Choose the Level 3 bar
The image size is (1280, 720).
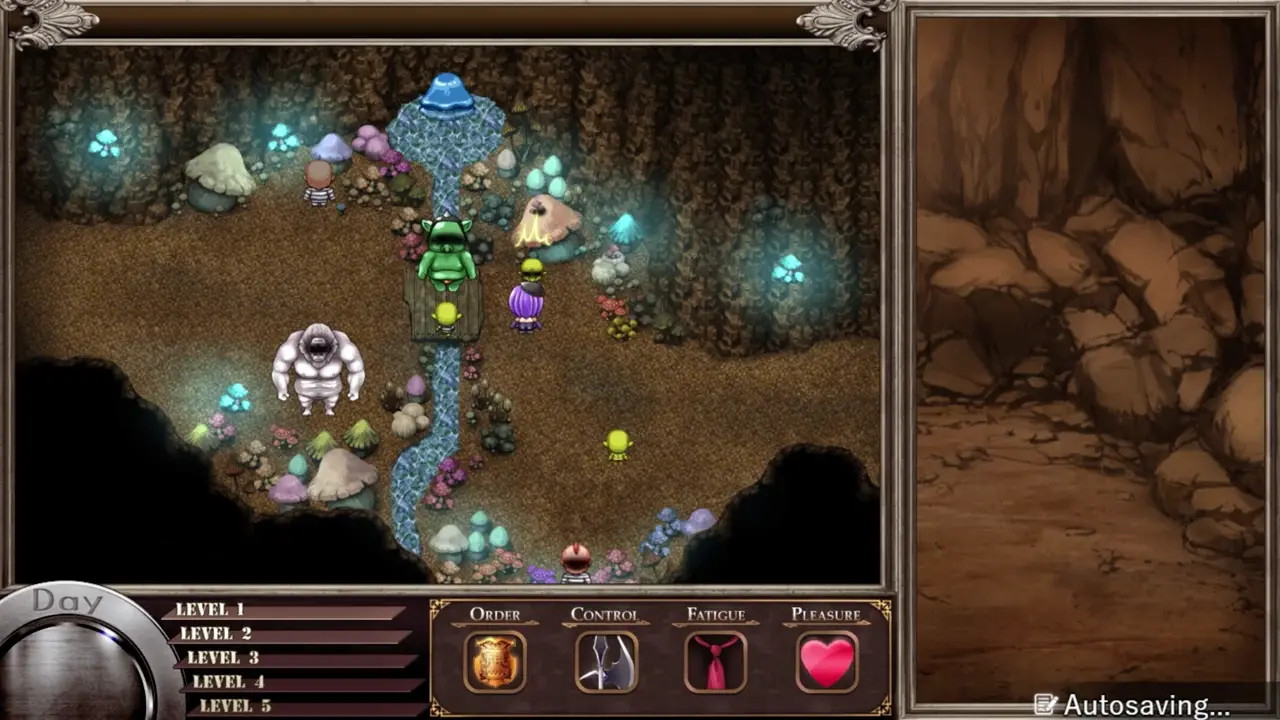[297, 658]
